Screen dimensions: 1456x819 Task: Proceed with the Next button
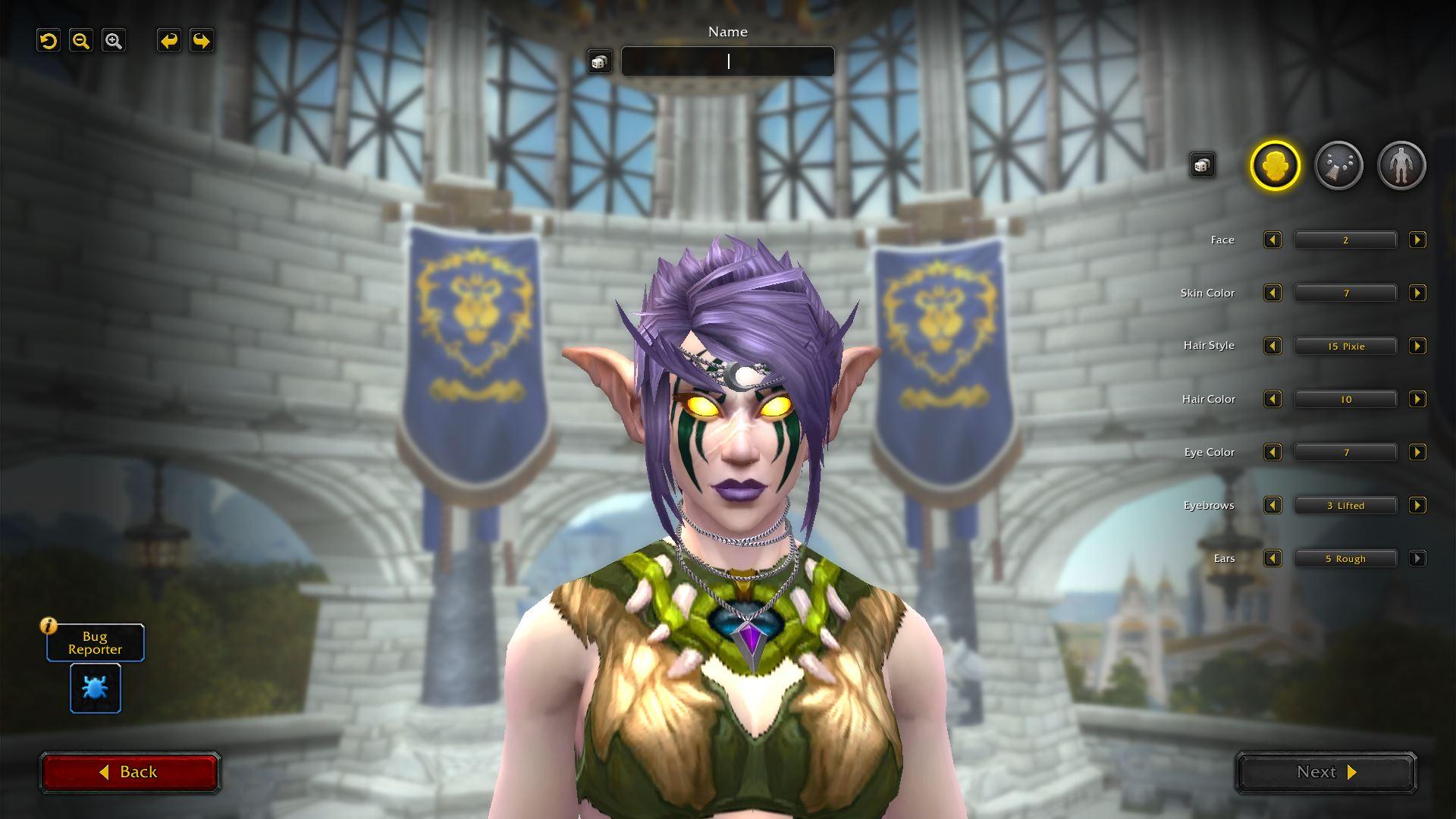(x=1326, y=772)
